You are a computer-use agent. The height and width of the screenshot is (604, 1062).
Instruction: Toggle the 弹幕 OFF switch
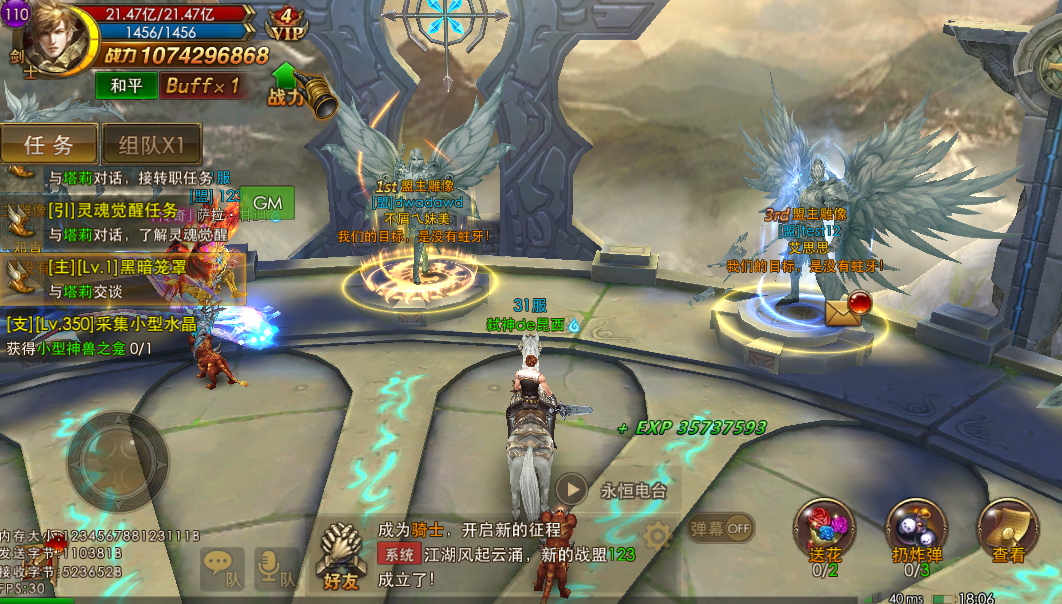(x=721, y=528)
